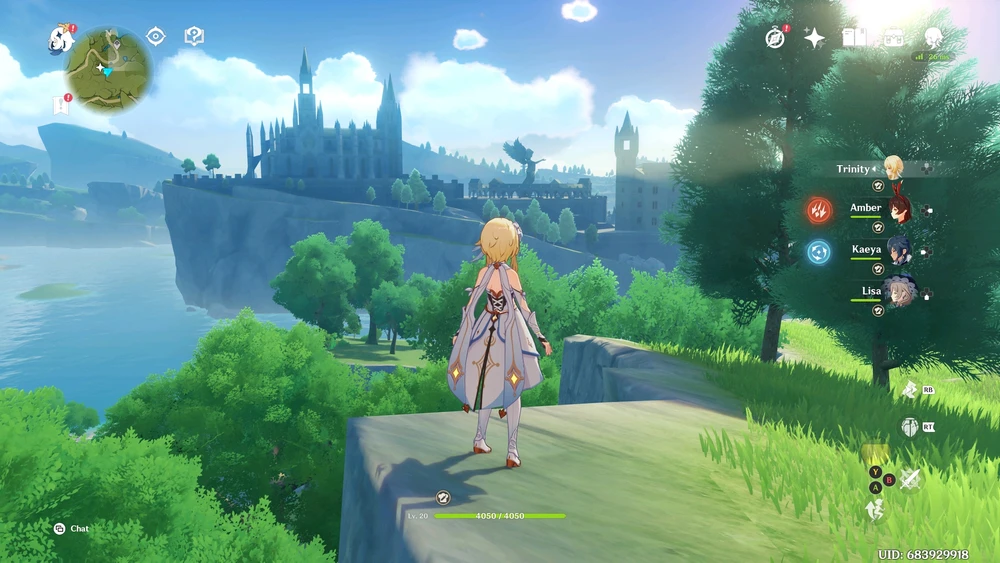Open the tutorial book with question mark
Image resolution: width=1000 pixels, height=563 pixels.
195,37
